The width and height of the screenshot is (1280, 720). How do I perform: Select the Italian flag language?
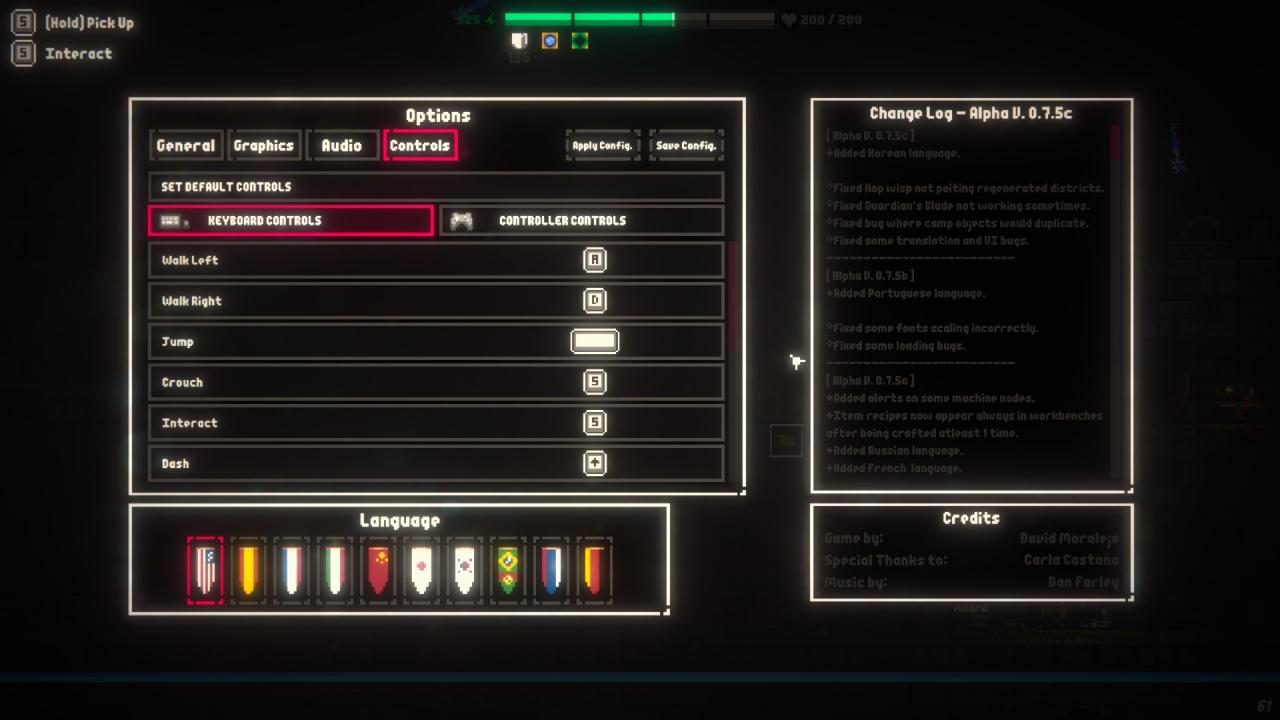click(x=335, y=570)
